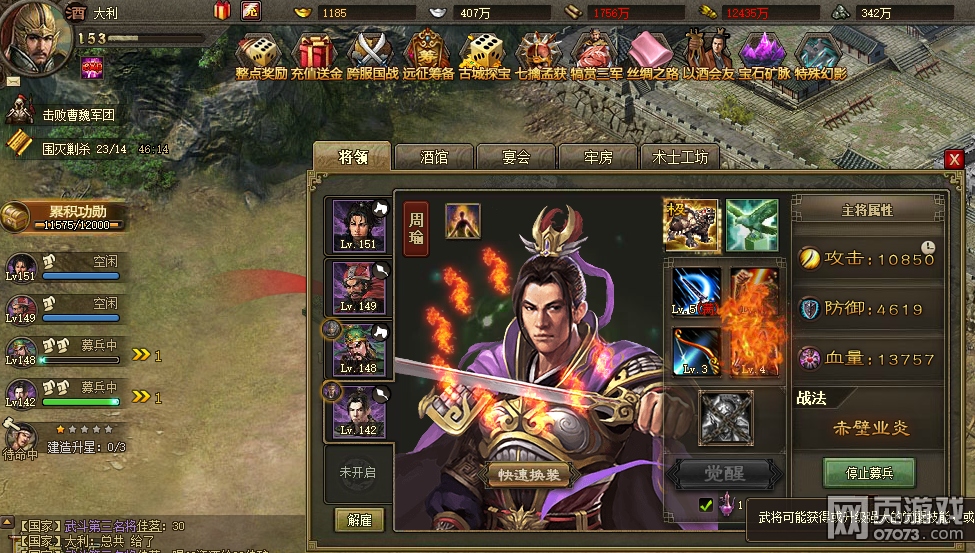Click the 解雇 dismiss button
This screenshot has height=553, width=975.
pos(359,520)
